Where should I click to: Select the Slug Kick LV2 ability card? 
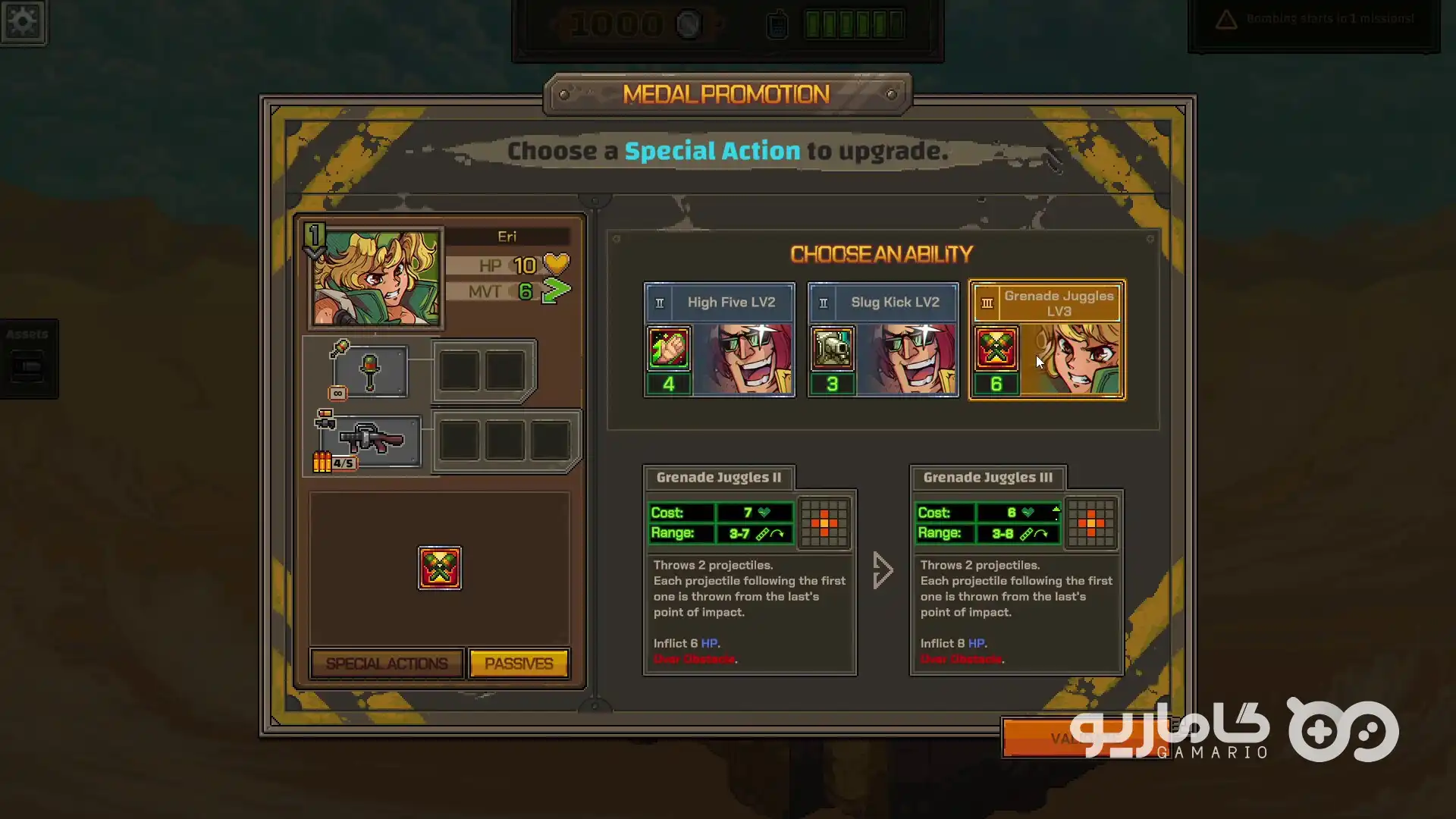(x=883, y=340)
